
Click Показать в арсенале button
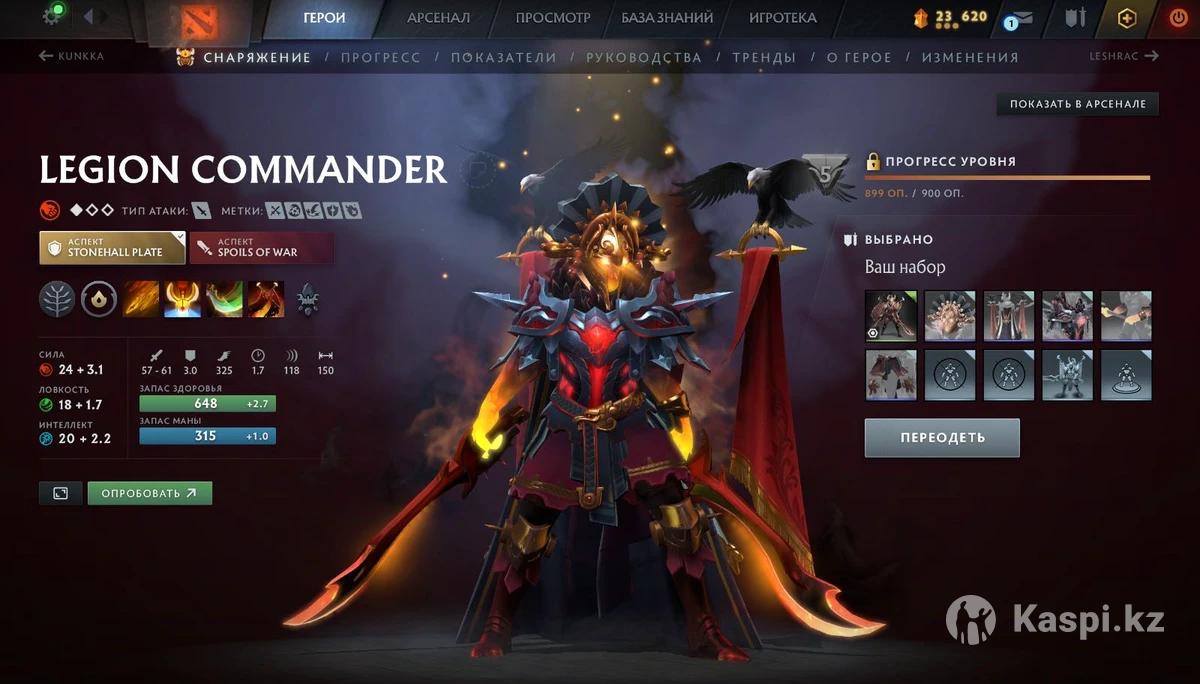point(1077,104)
